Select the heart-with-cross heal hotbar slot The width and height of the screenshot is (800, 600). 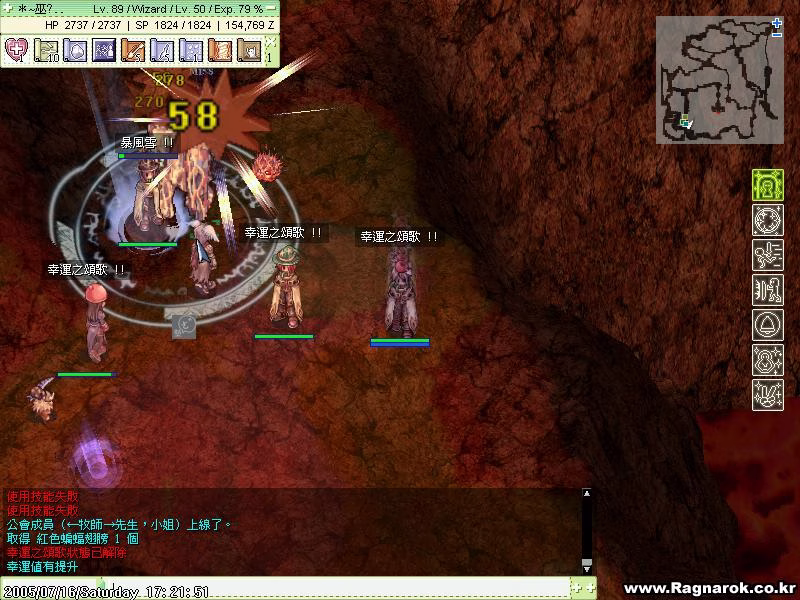[16, 49]
